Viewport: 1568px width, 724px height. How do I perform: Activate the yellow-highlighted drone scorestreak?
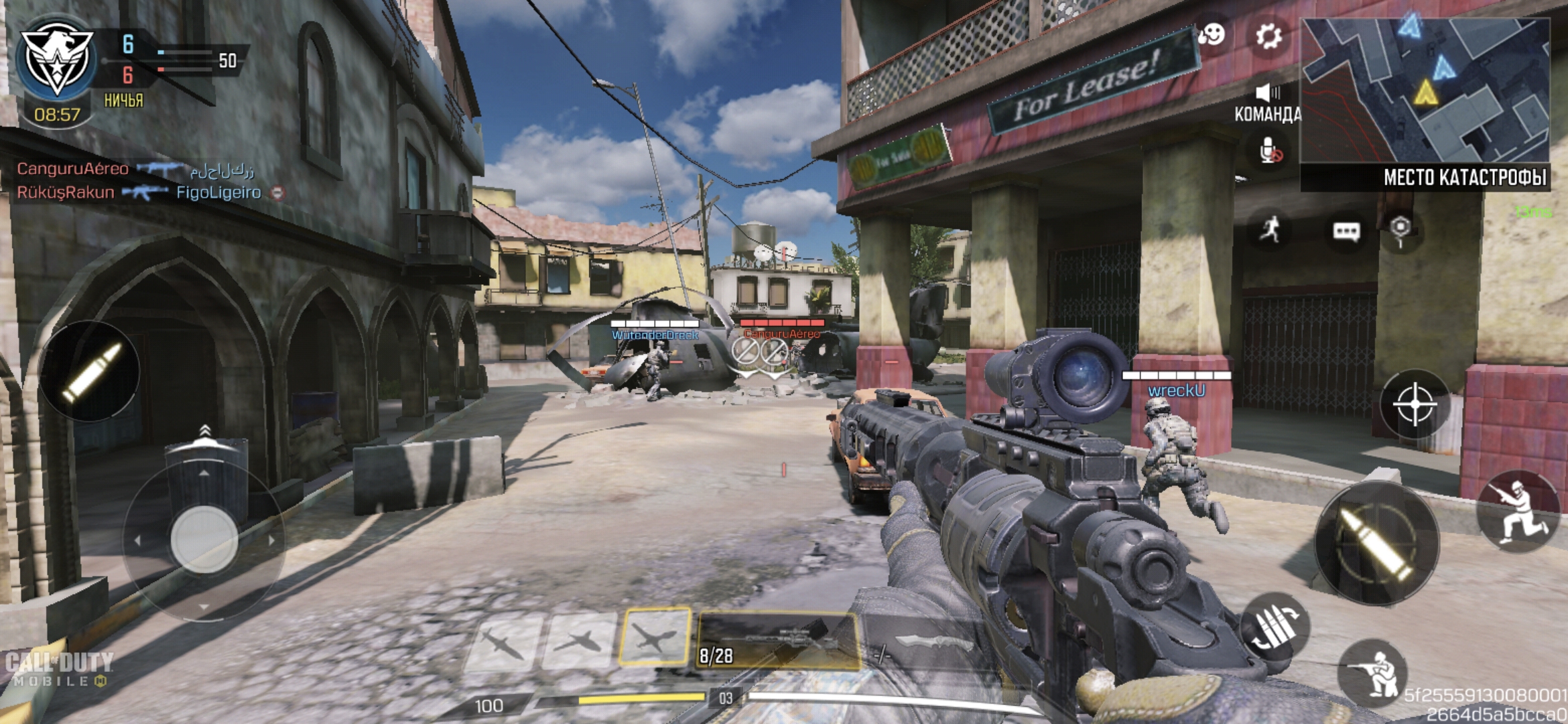click(654, 636)
